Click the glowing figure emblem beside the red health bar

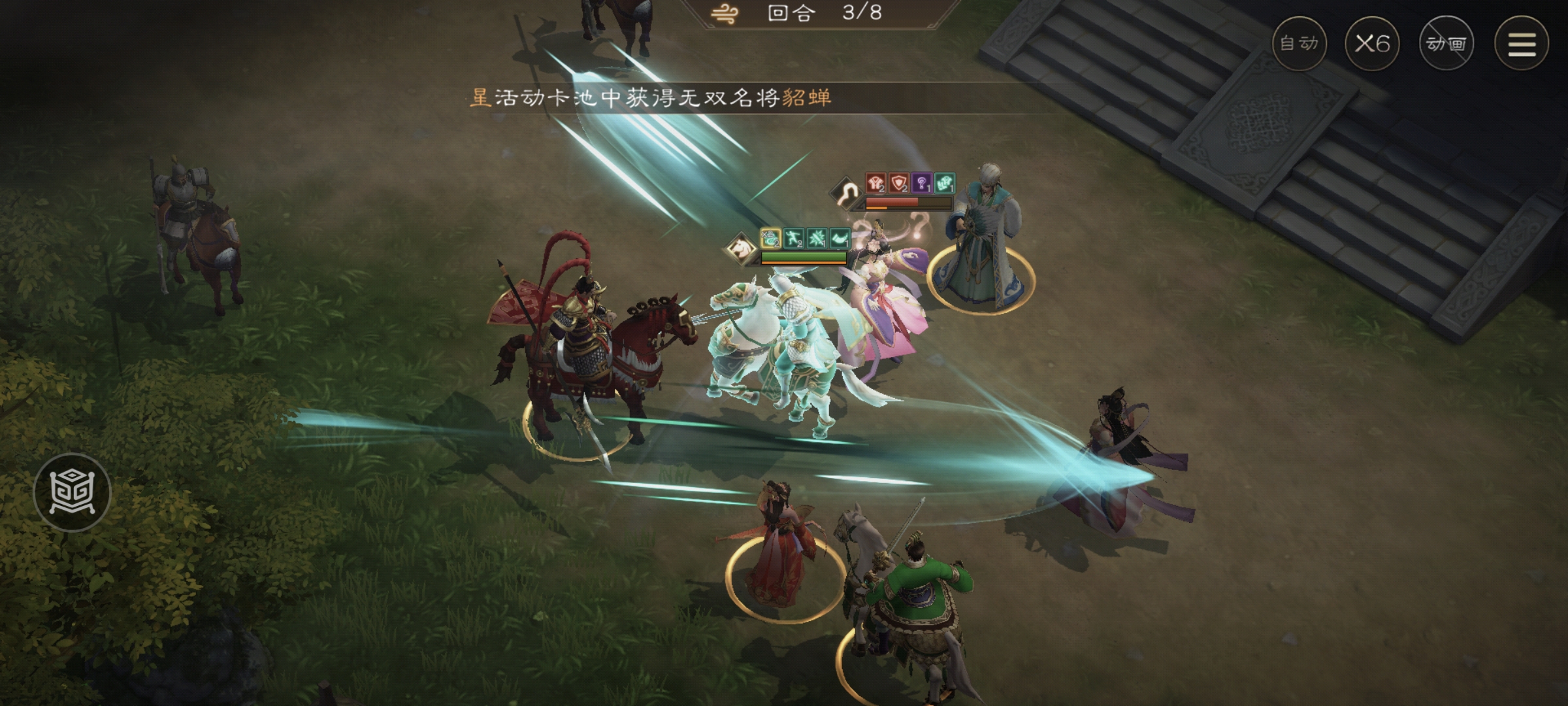[846, 193]
